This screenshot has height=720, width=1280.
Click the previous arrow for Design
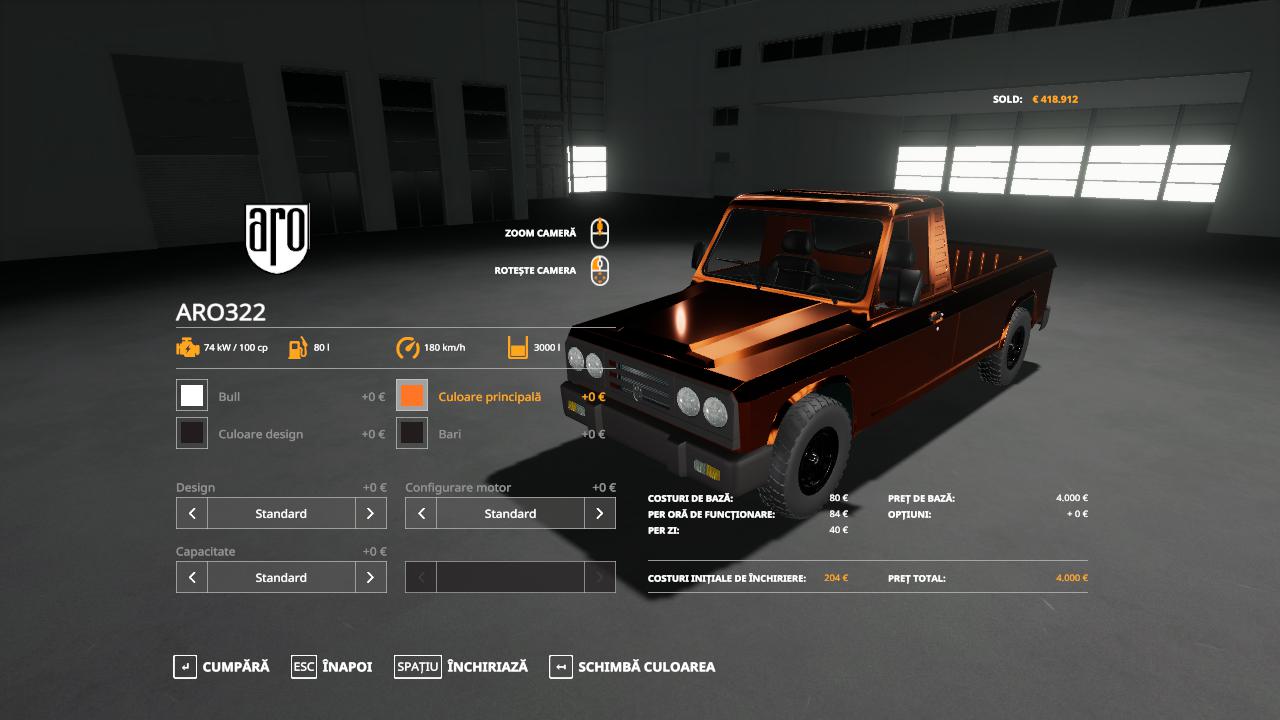coord(192,513)
